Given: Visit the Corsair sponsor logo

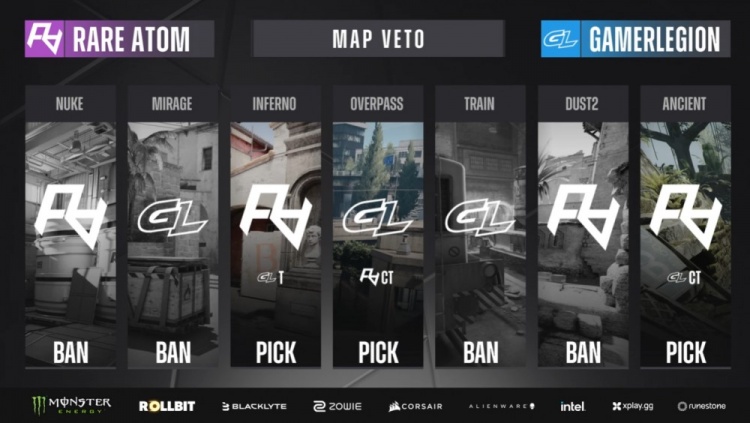Looking at the screenshot, I should pyautogui.click(x=414, y=405).
